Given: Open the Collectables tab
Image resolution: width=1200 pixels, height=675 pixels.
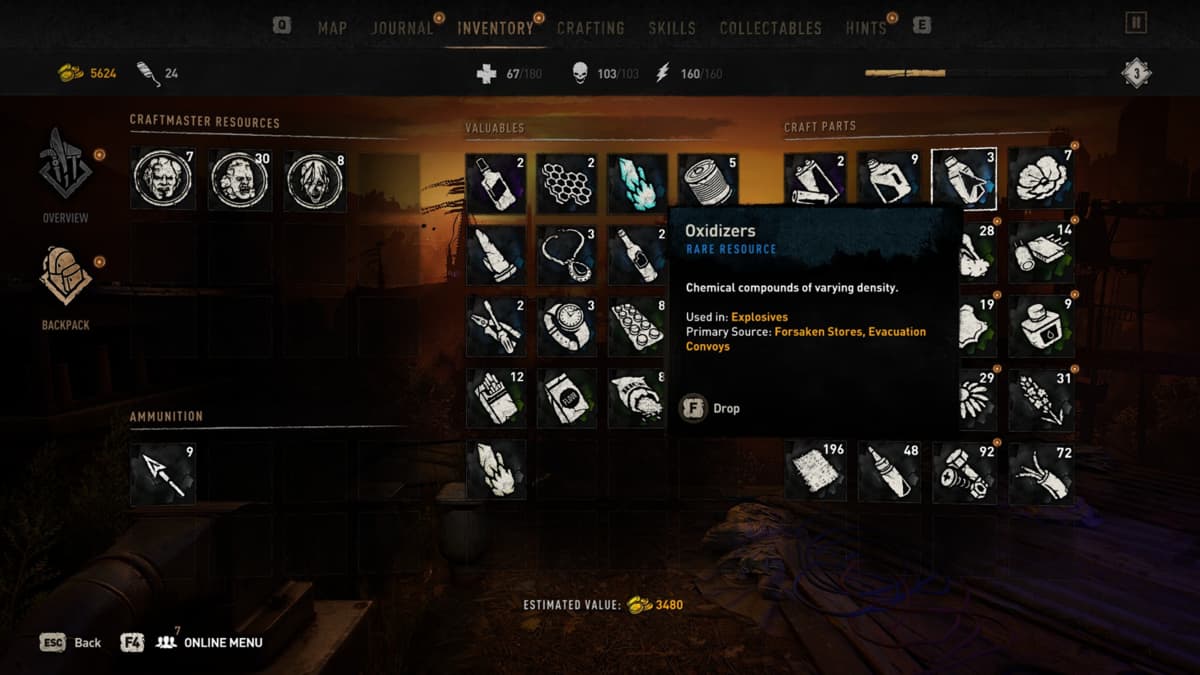Looking at the screenshot, I should (x=770, y=28).
